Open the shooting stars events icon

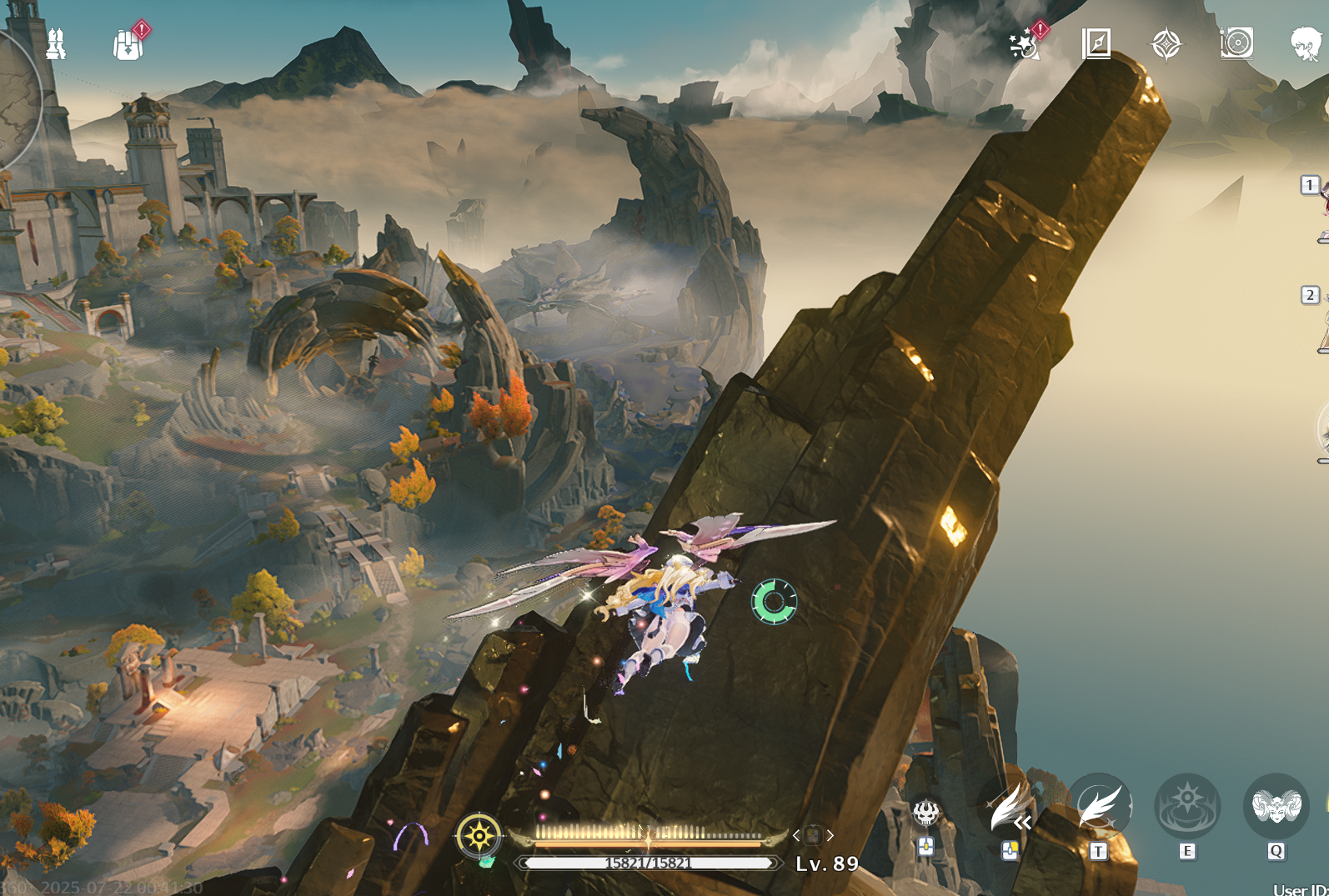pos(1023,44)
